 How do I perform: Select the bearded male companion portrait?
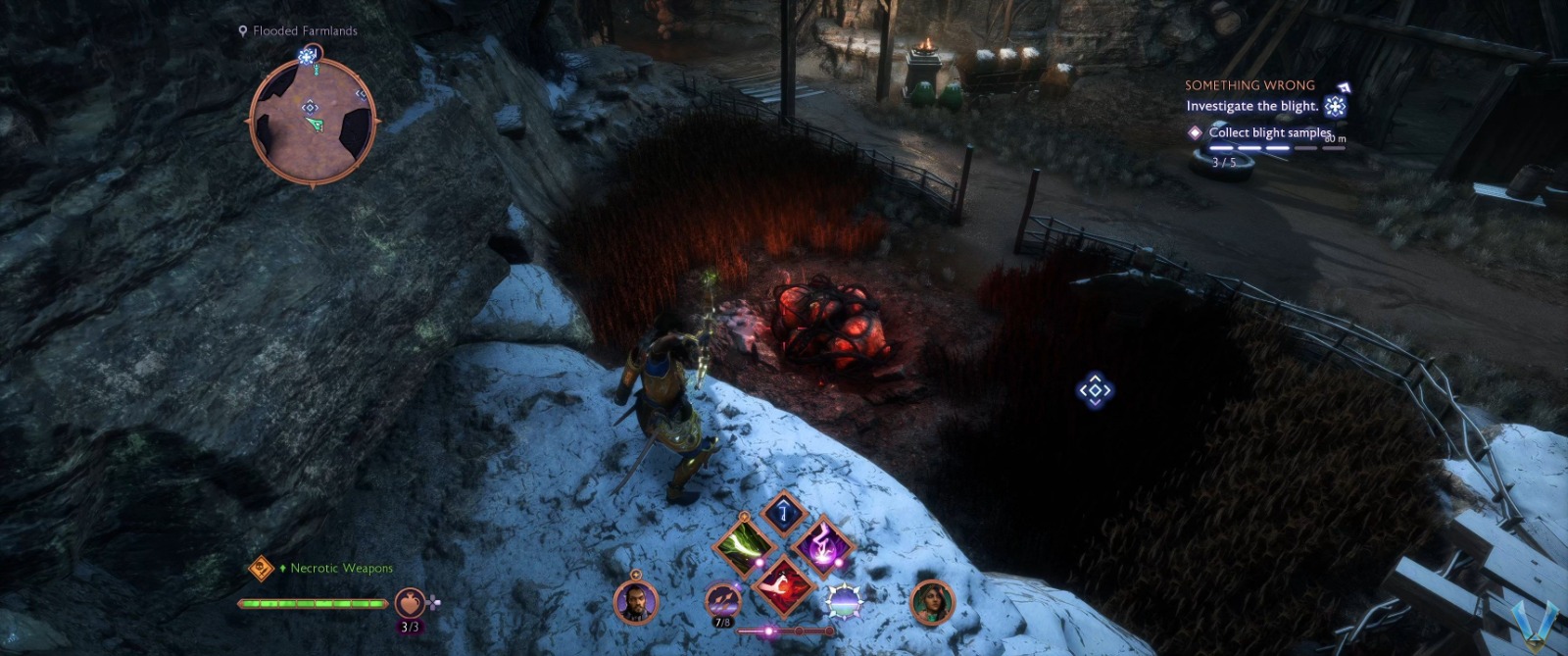(635, 601)
